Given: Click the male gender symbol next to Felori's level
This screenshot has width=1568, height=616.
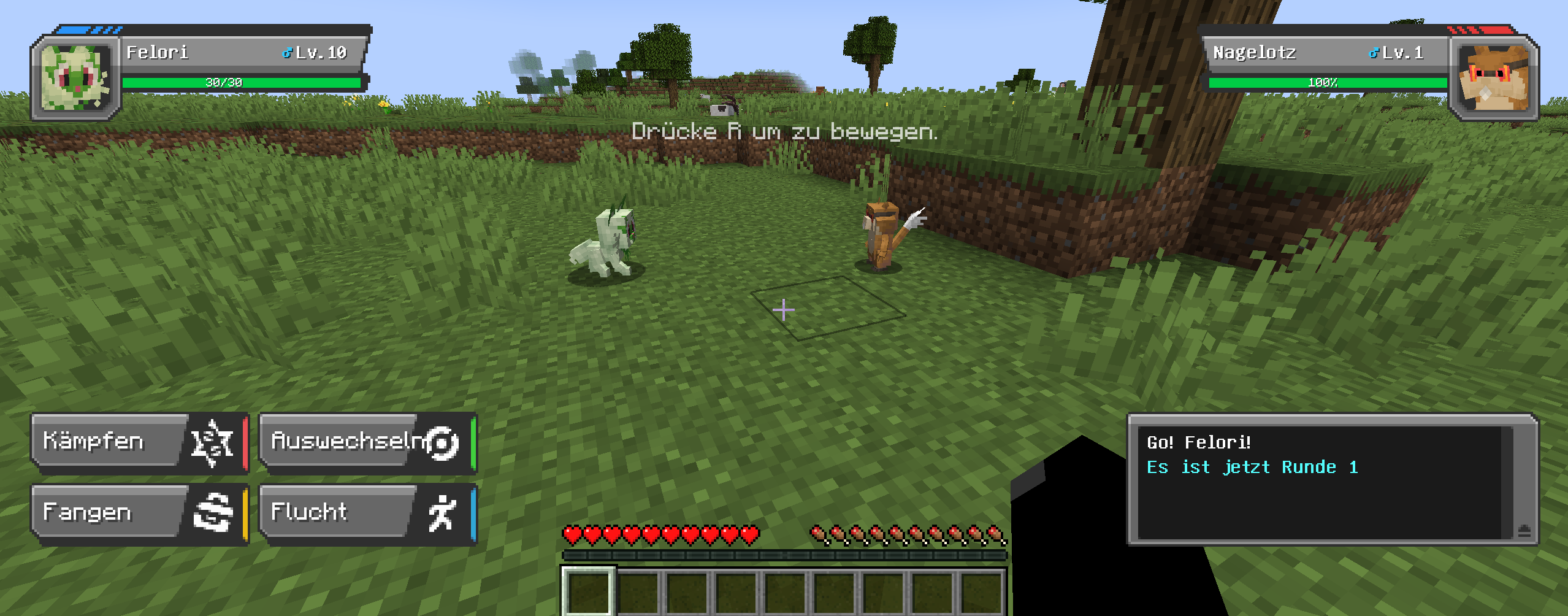Looking at the screenshot, I should (286, 53).
